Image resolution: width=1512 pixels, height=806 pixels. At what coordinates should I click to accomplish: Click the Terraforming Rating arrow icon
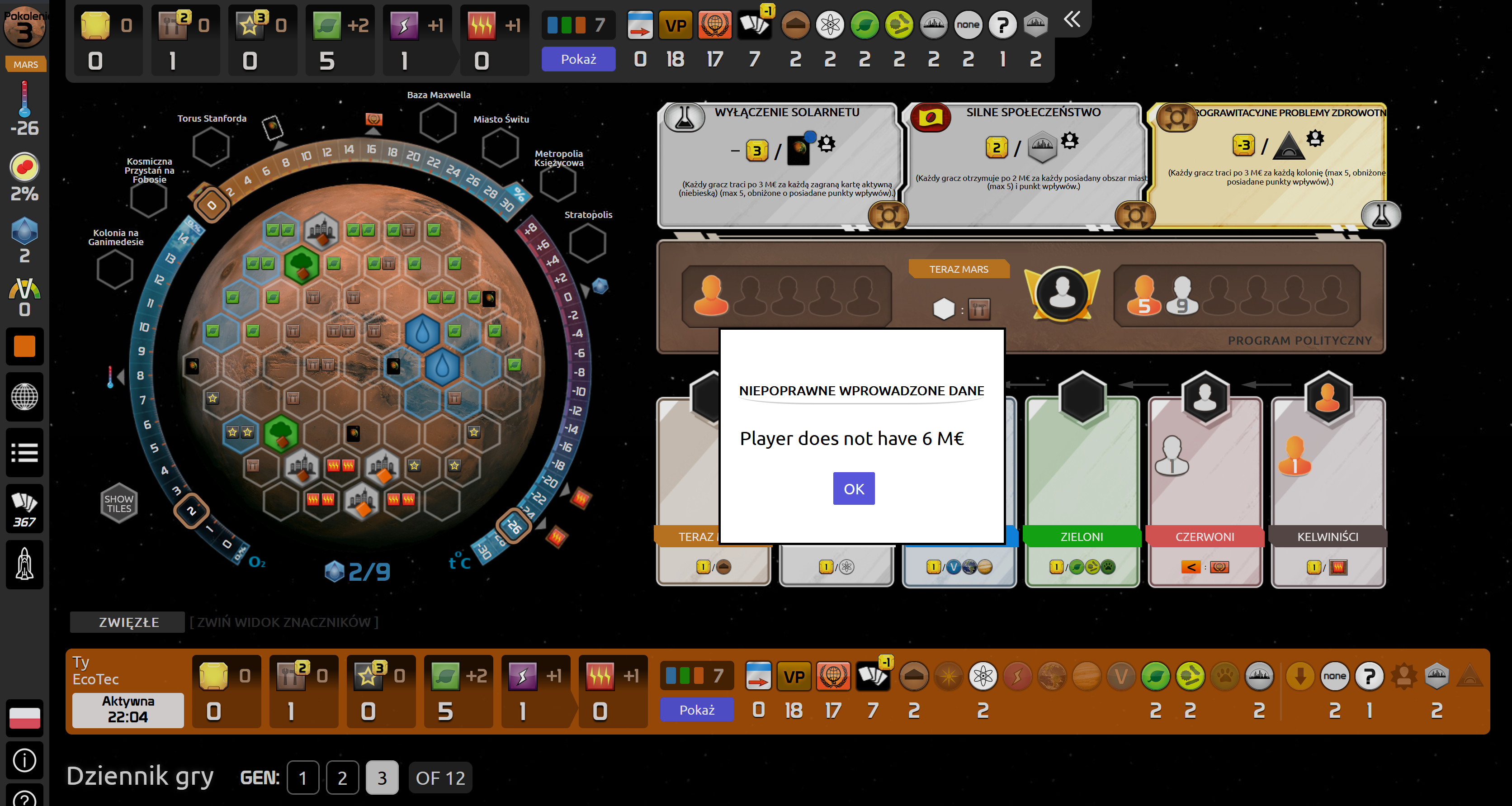tap(639, 25)
